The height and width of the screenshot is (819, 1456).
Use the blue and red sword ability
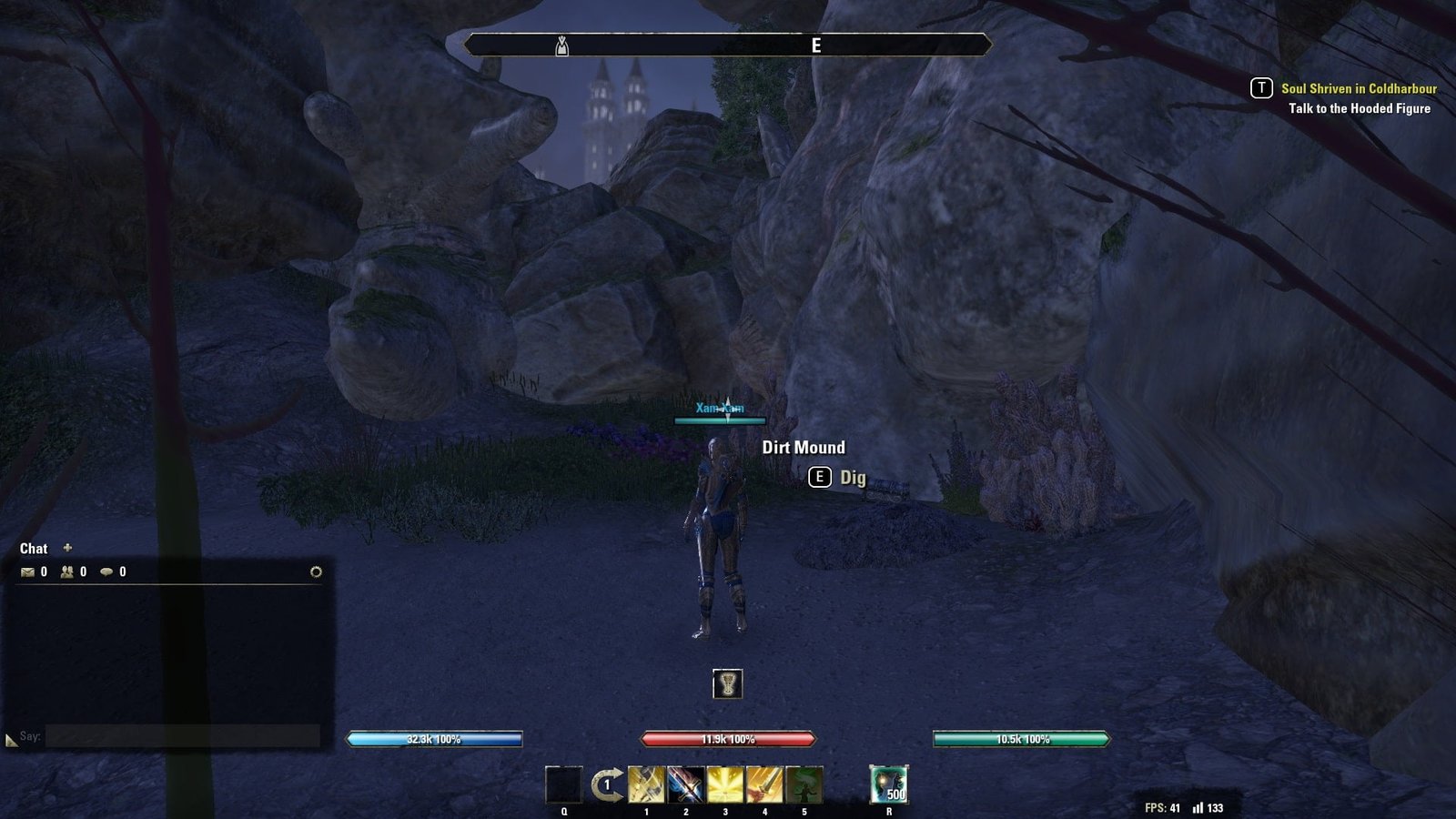(x=685, y=784)
